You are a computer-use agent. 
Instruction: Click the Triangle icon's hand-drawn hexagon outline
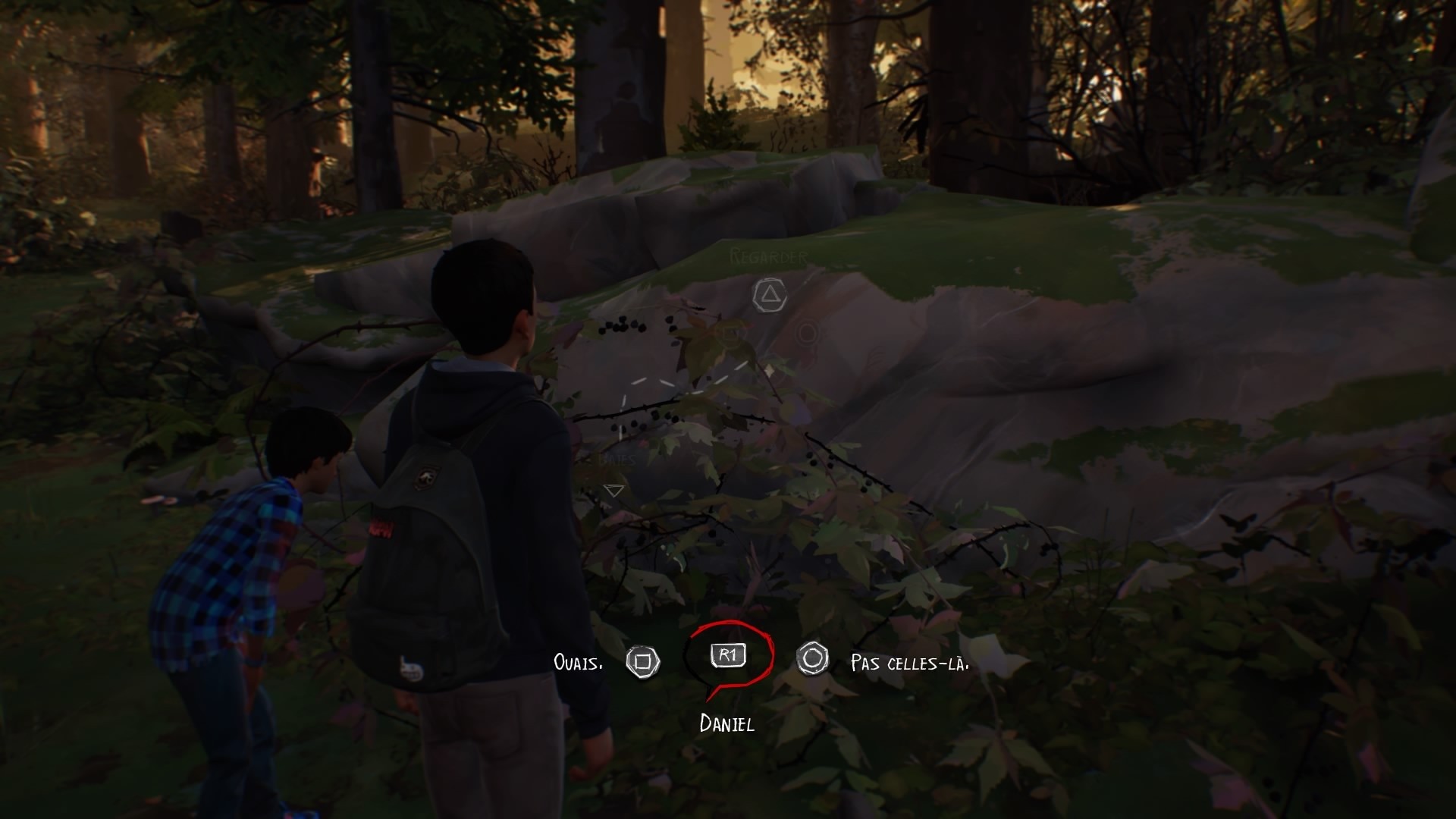(x=770, y=293)
